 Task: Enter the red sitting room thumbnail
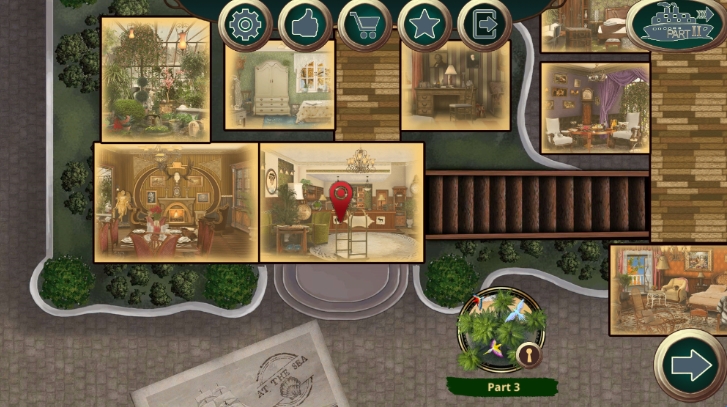668,290
